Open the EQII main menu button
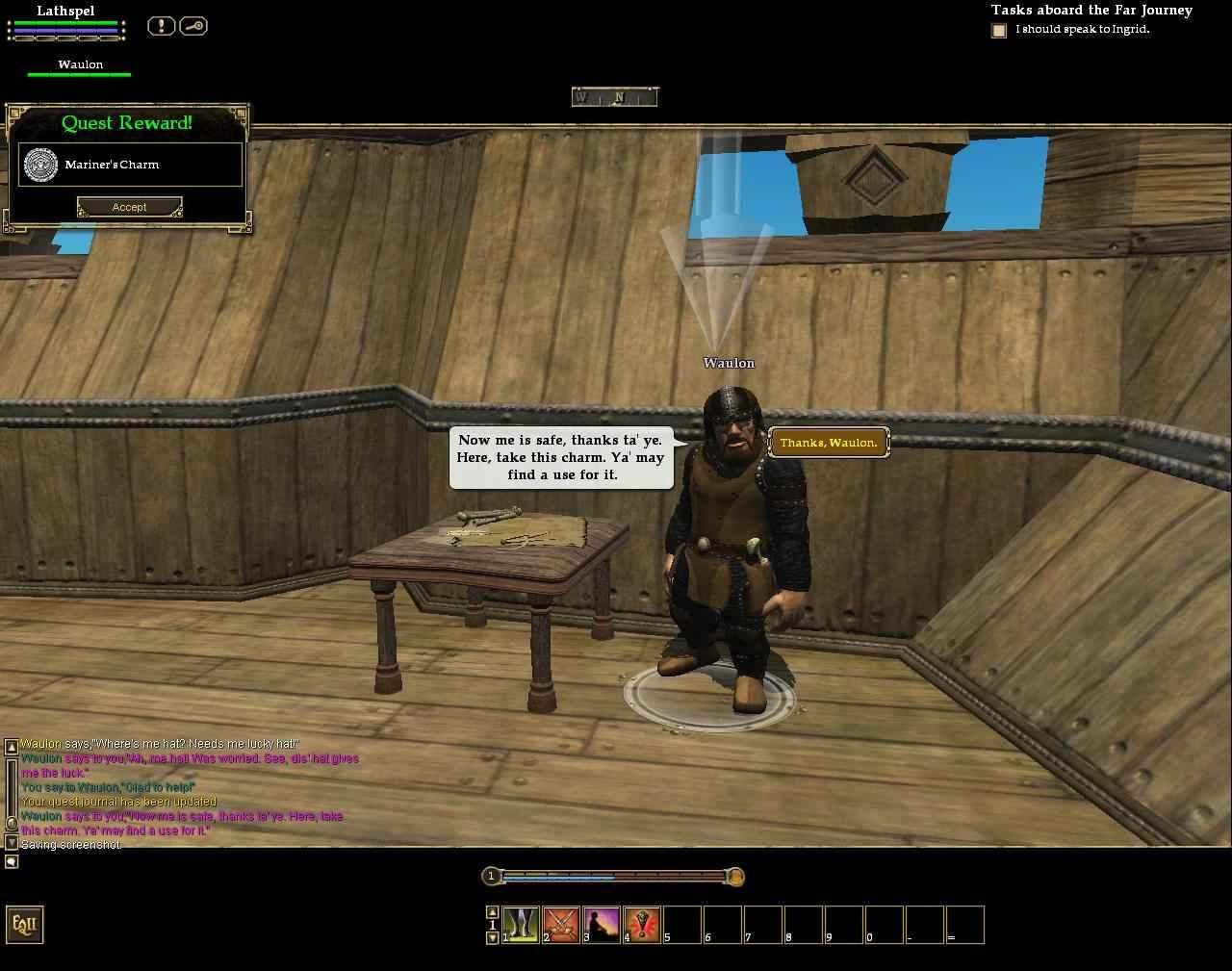The width and height of the screenshot is (1232, 971). pos(24,925)
